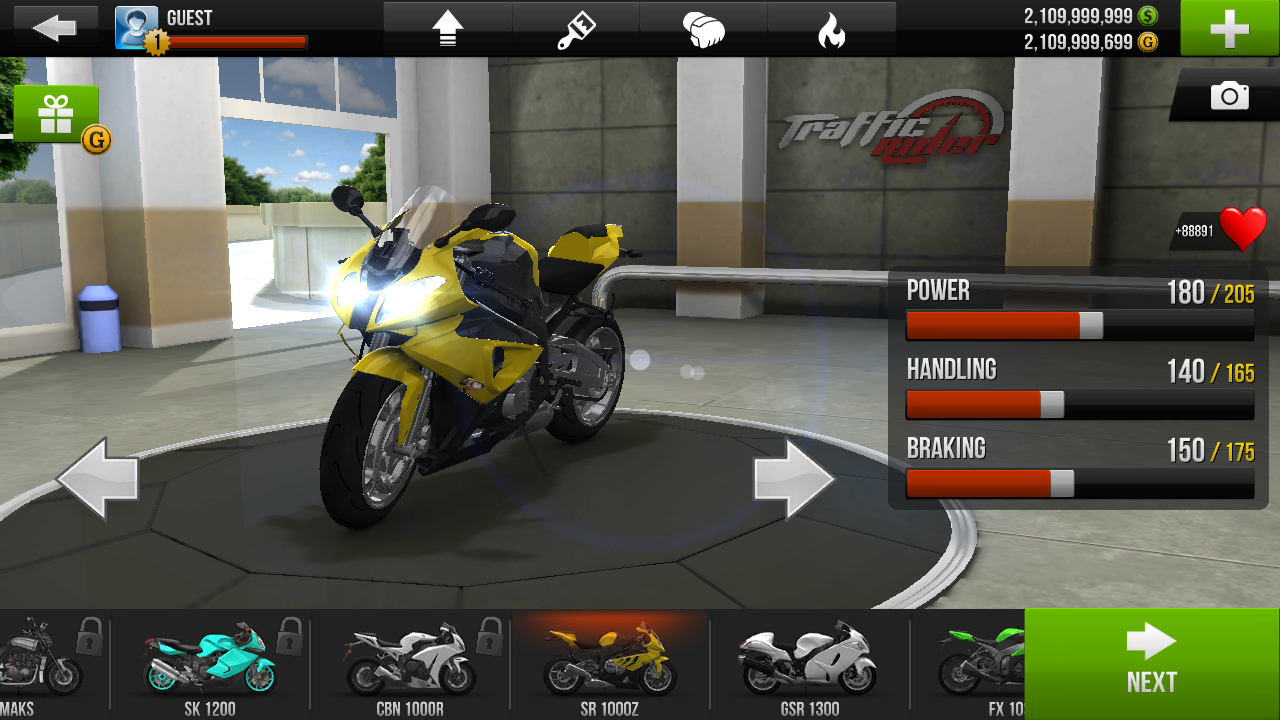Image resolution: width=1280 pixels, height=720 pixels.
Task: Tap the red heart likes icon
Action: (1243, 230)
